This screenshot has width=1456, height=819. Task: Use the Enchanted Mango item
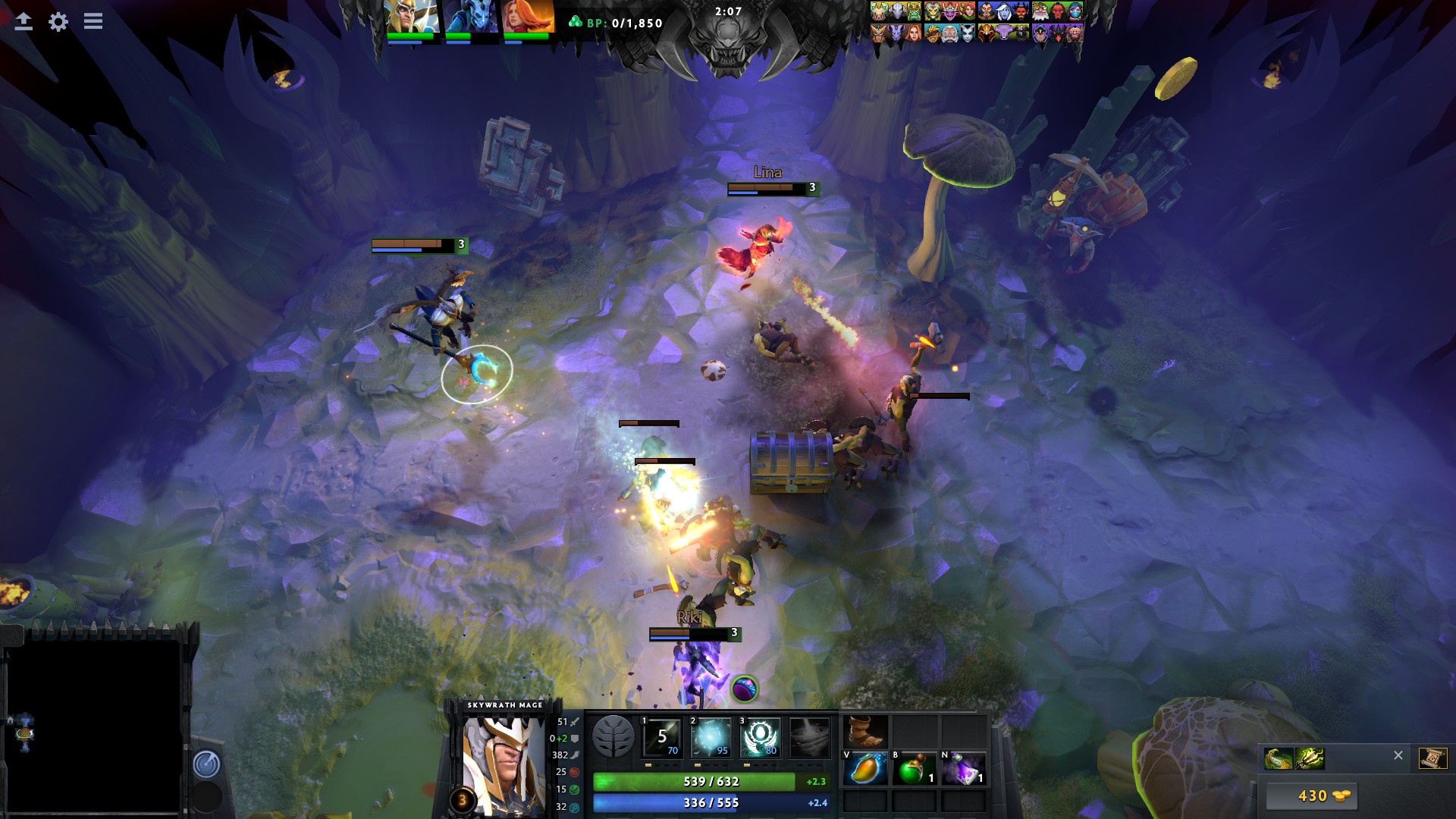point(865,769)
